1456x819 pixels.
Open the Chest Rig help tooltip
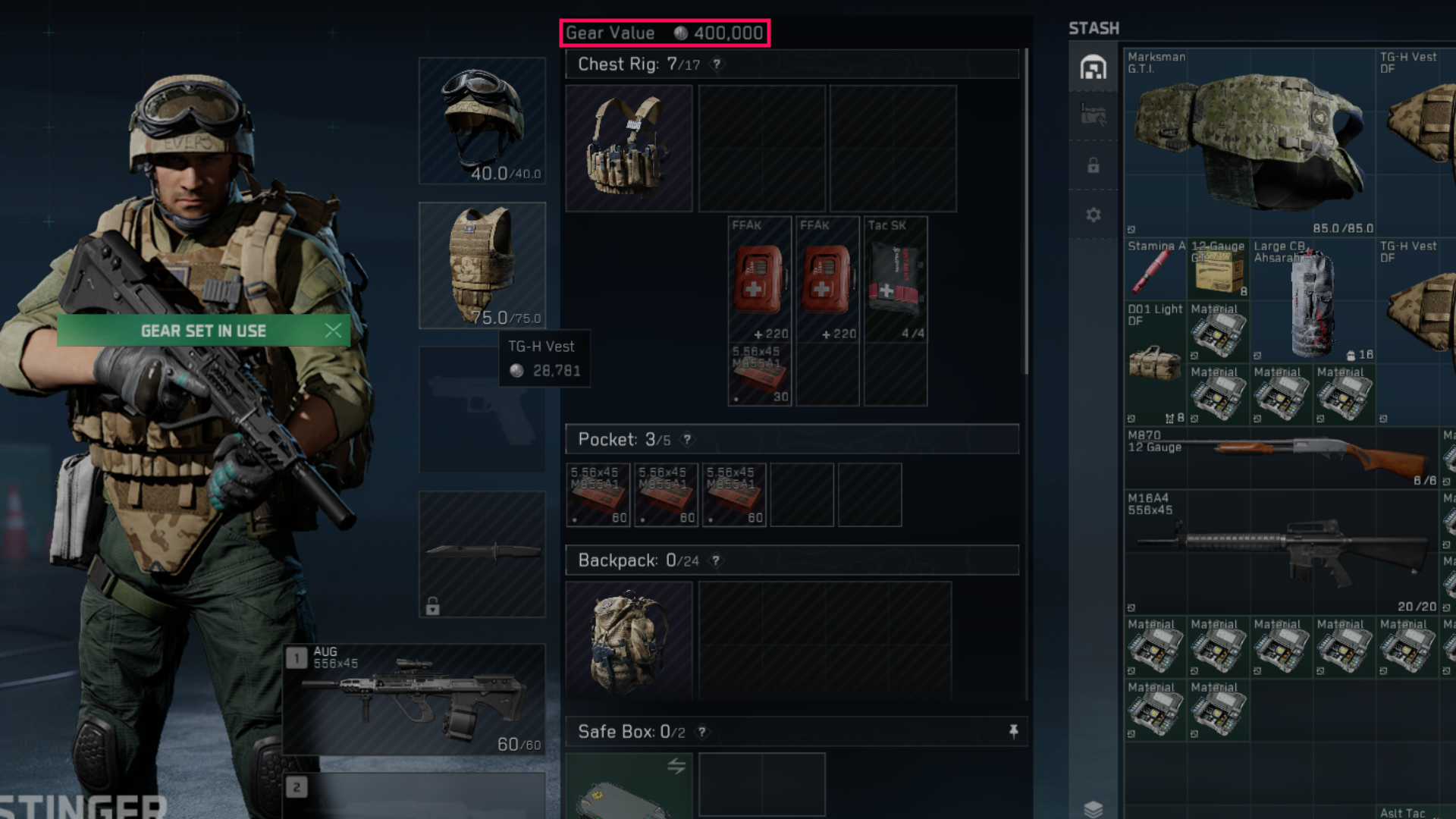(x=716, y=64)
